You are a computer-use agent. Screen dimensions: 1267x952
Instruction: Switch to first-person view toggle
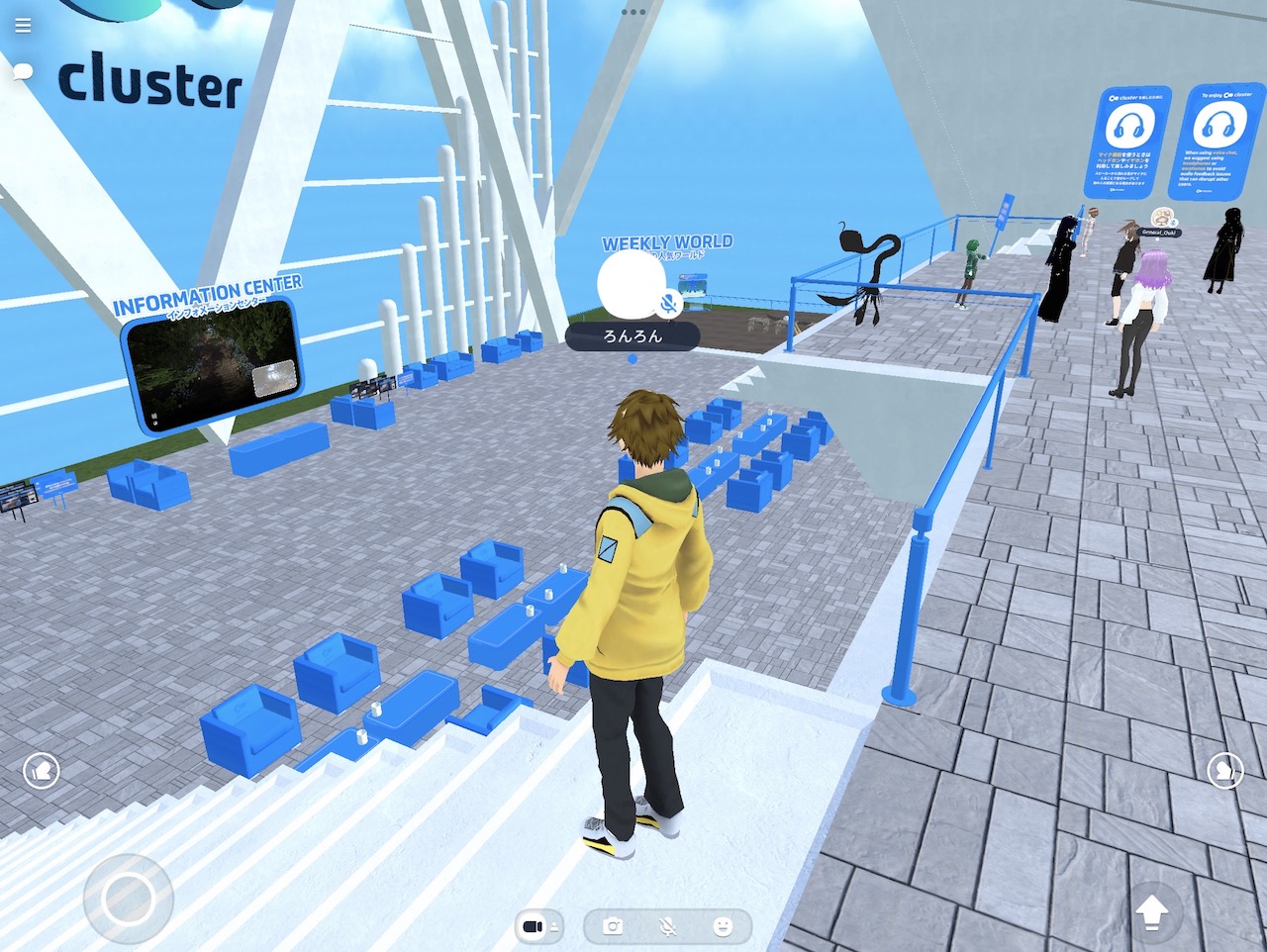coord(534,924)
